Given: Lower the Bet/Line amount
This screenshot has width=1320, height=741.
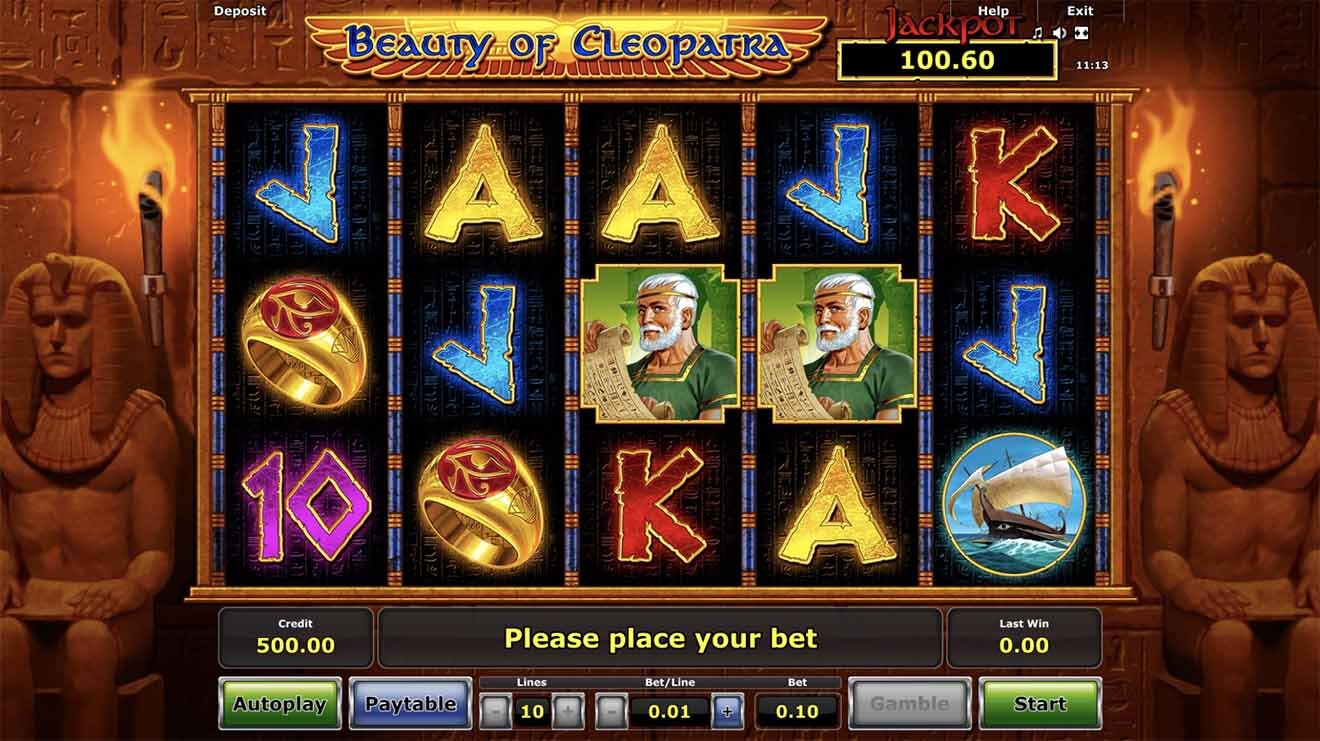Looking at the screenshot, I should [612, 712].
